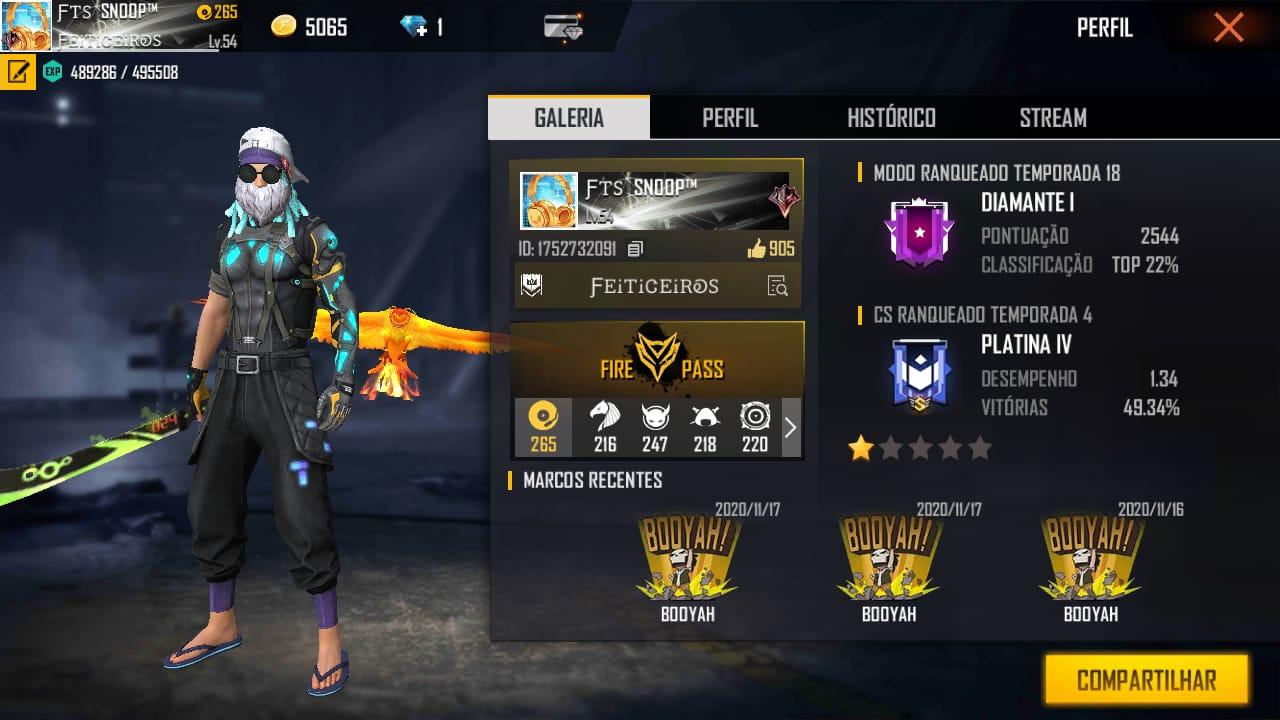1280x720 pixels.
Task: Select the Stream tab
Action: pos(1053,118)
